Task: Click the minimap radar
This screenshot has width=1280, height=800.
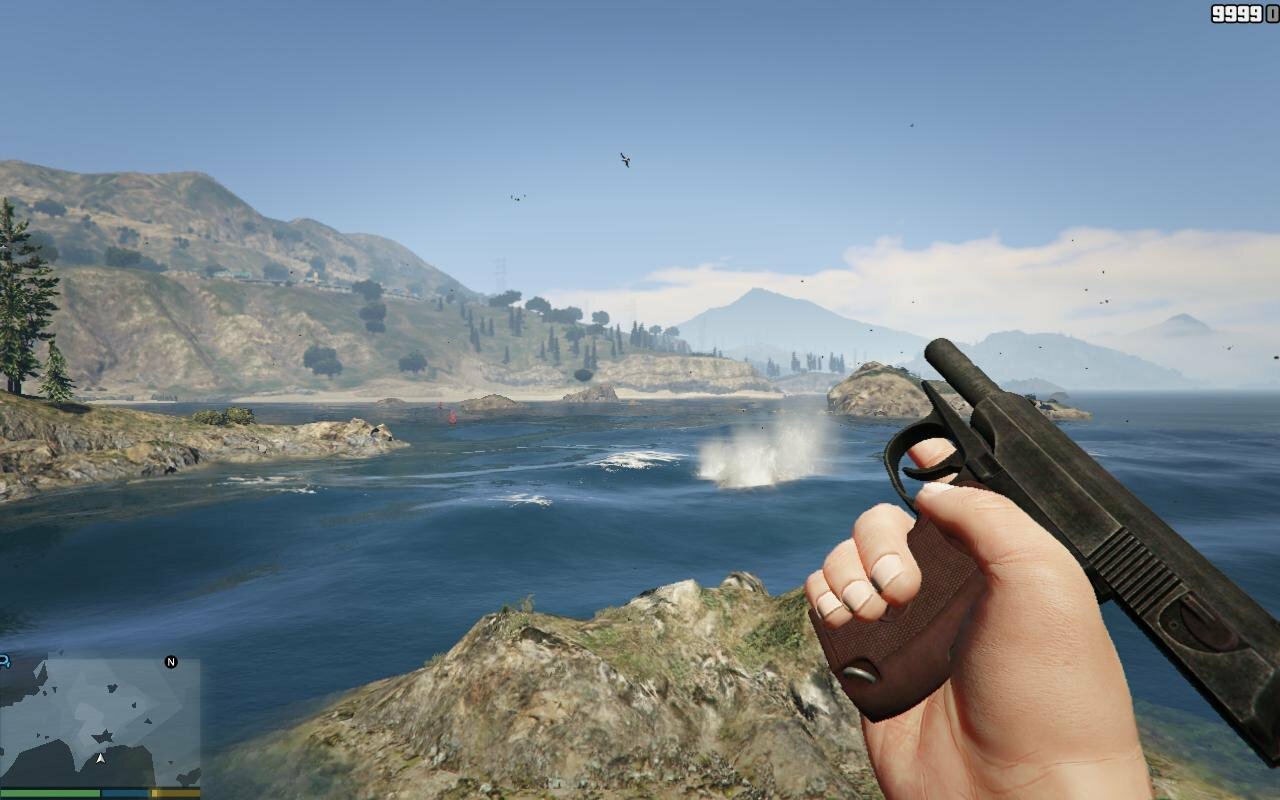Action: point(100,722)
